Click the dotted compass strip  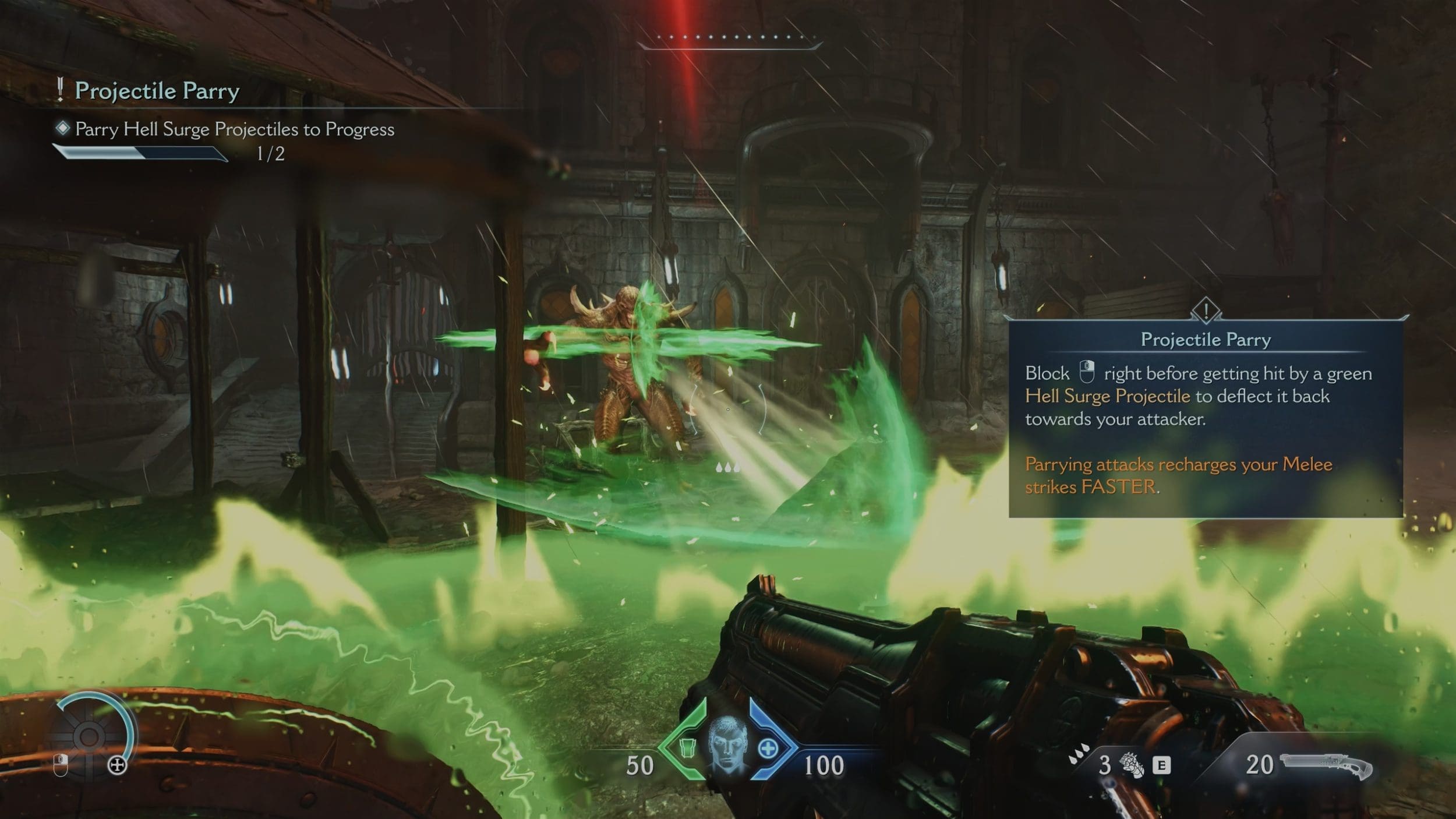pyautogui.click(x=729, y=37)
